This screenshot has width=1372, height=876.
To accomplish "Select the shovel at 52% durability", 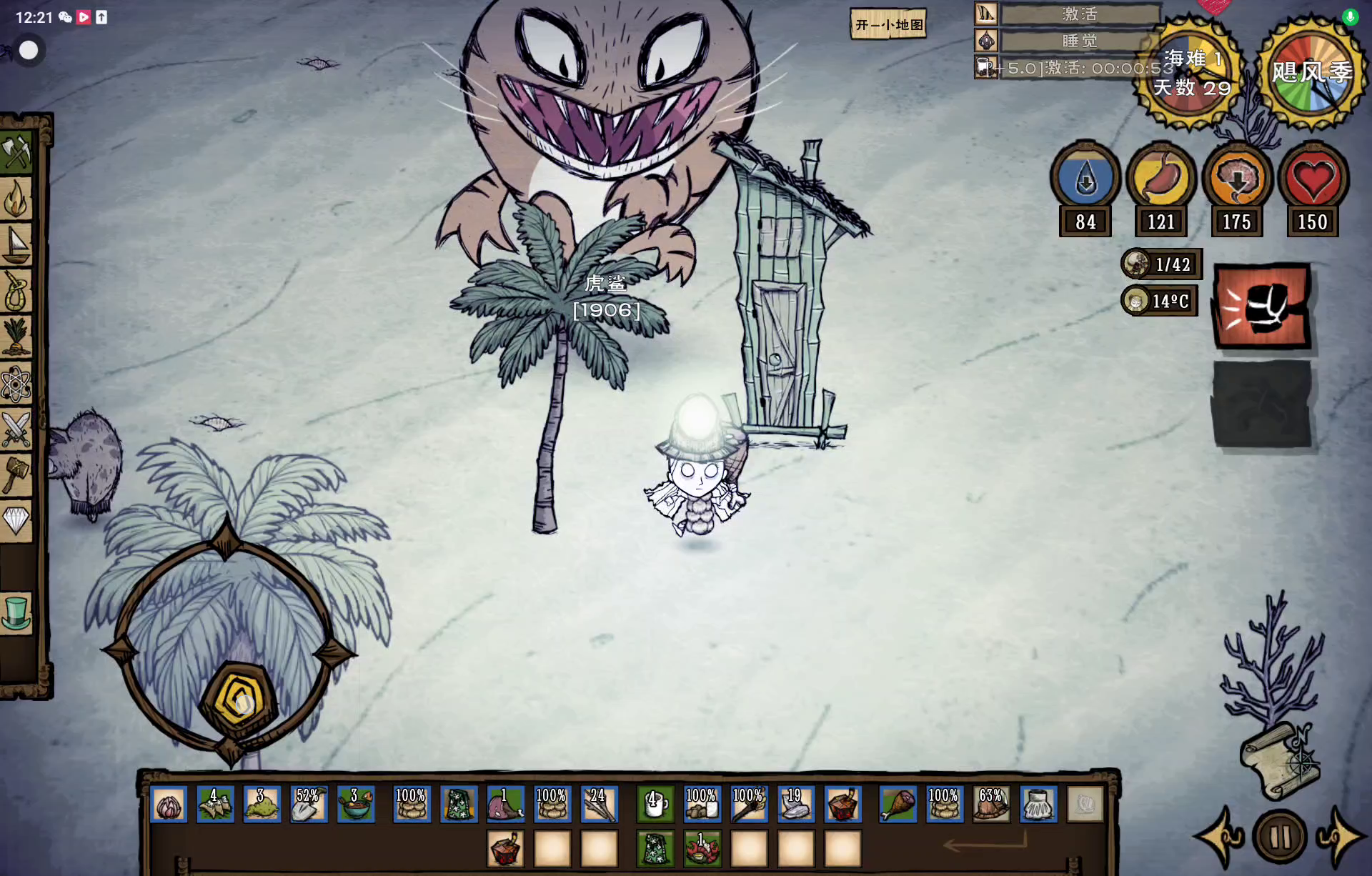I will (308, 805).
